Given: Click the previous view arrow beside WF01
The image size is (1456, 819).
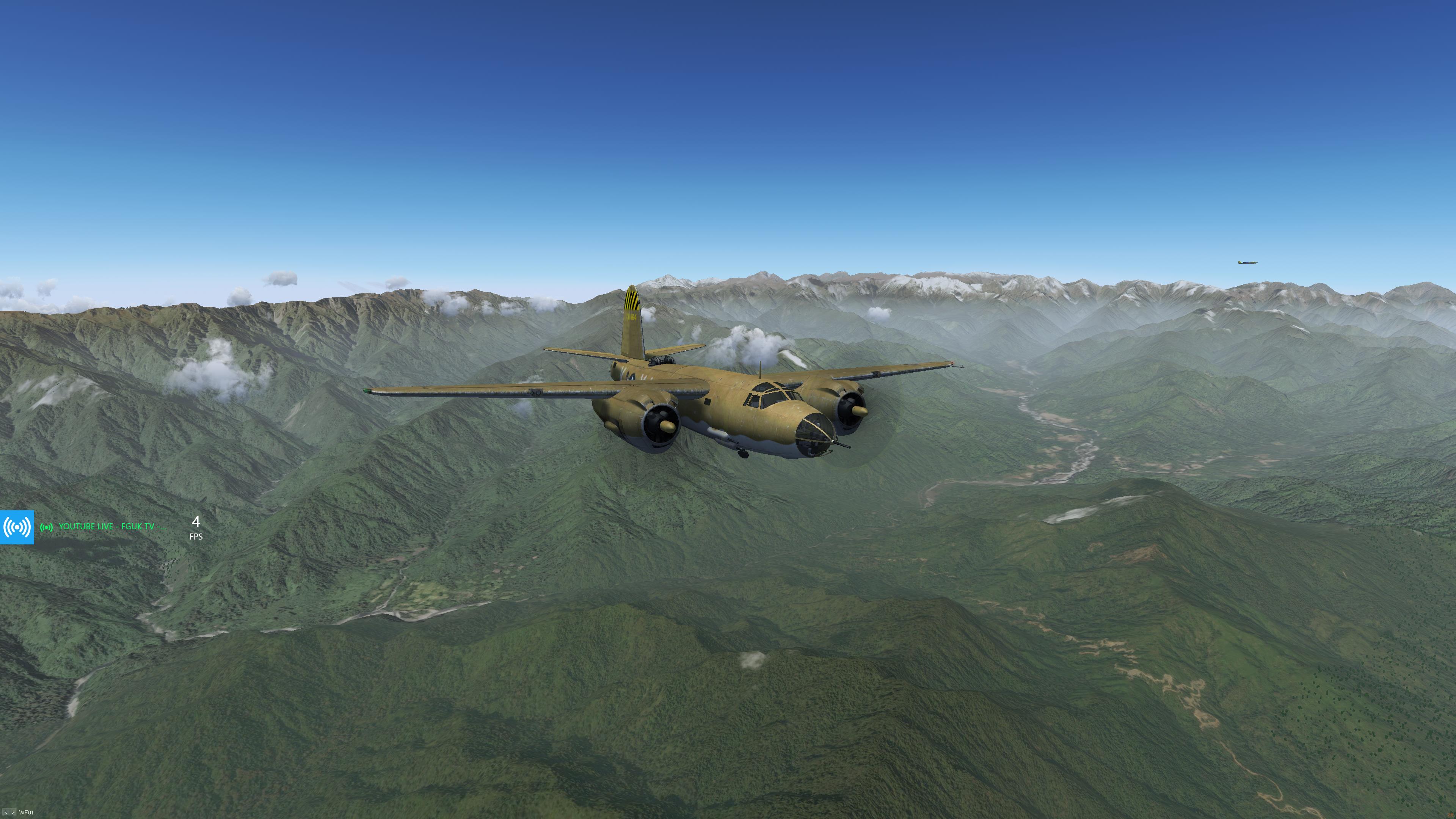Looking at the screenshot, I should pyautogui.click(x=6, y=813).
